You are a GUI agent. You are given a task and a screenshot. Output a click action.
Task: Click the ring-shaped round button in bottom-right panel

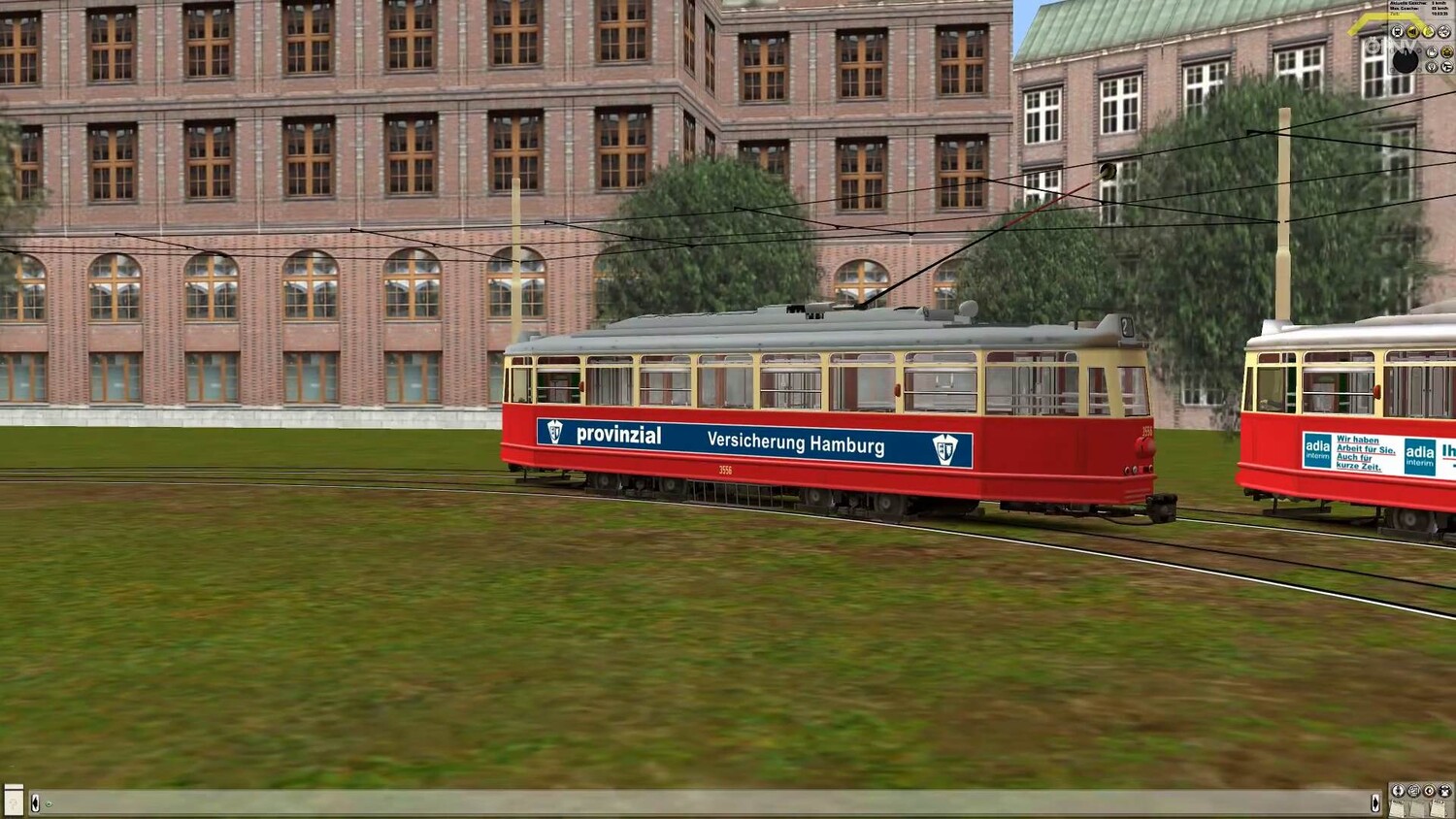1429,791
